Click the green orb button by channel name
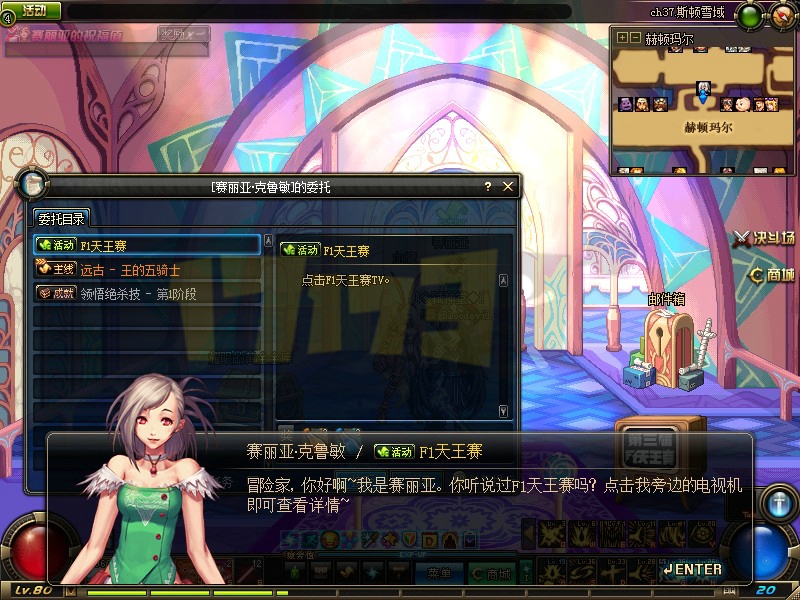This screenshot has height=600, width=800. pyautogui.click(x=749, y=15)
